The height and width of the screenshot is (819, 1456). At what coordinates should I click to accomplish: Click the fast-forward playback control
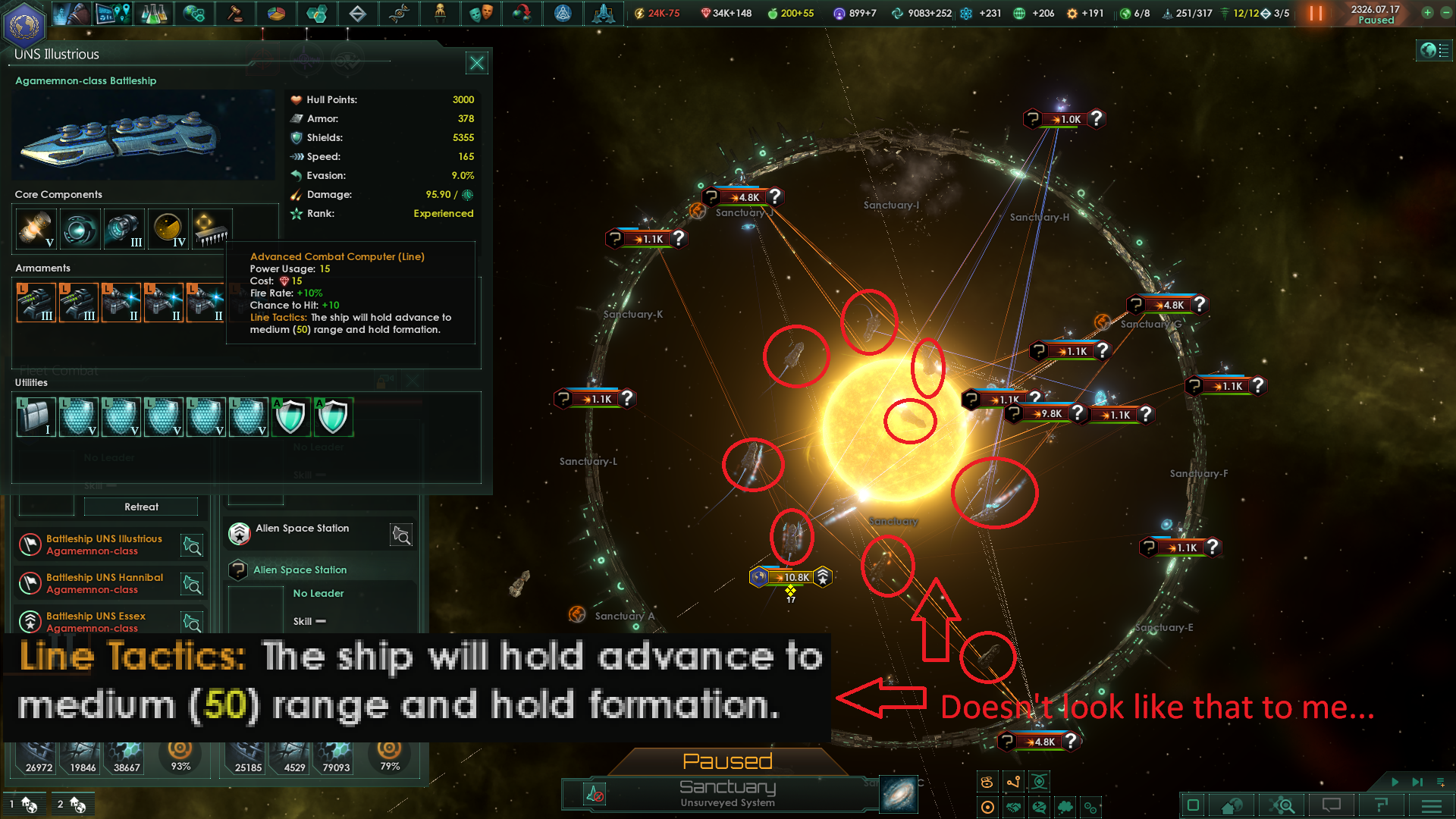pos(1417,781)
